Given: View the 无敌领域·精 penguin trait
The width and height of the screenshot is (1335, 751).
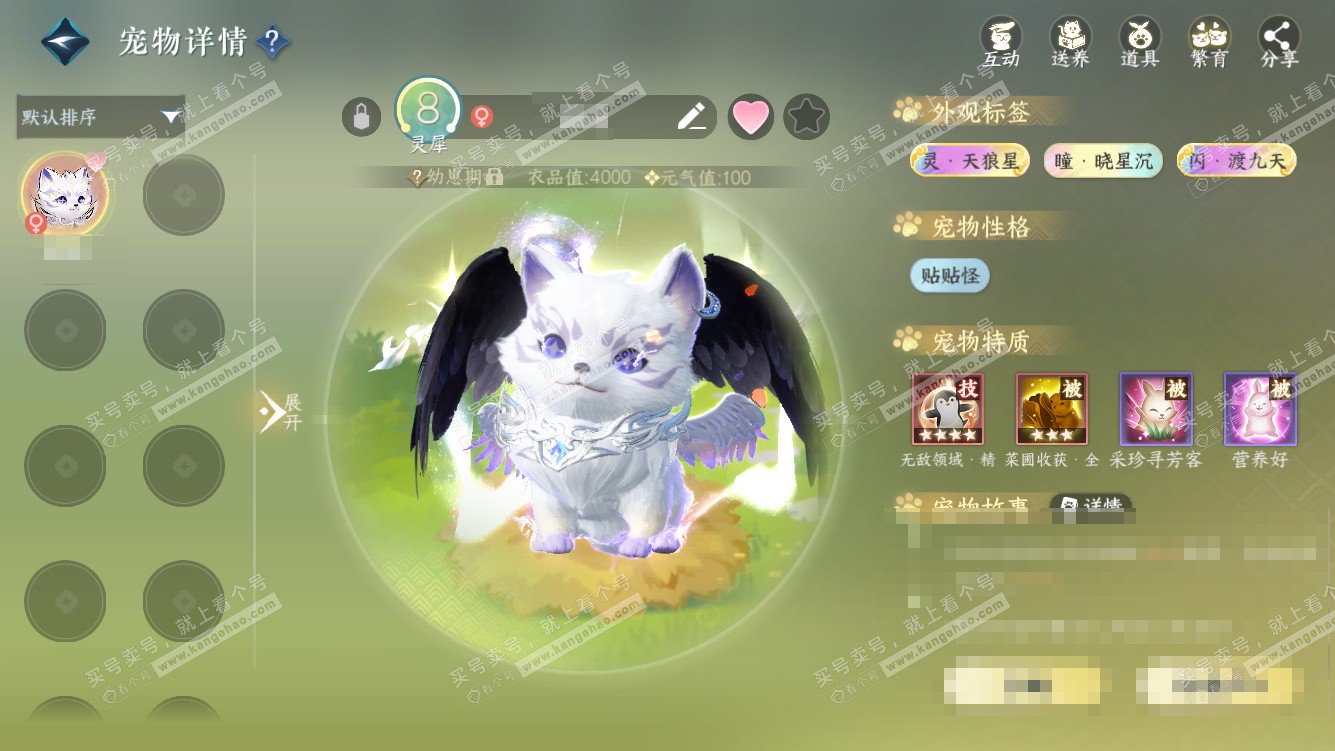Looking at the screenshot, I should [x=947, y=409].
